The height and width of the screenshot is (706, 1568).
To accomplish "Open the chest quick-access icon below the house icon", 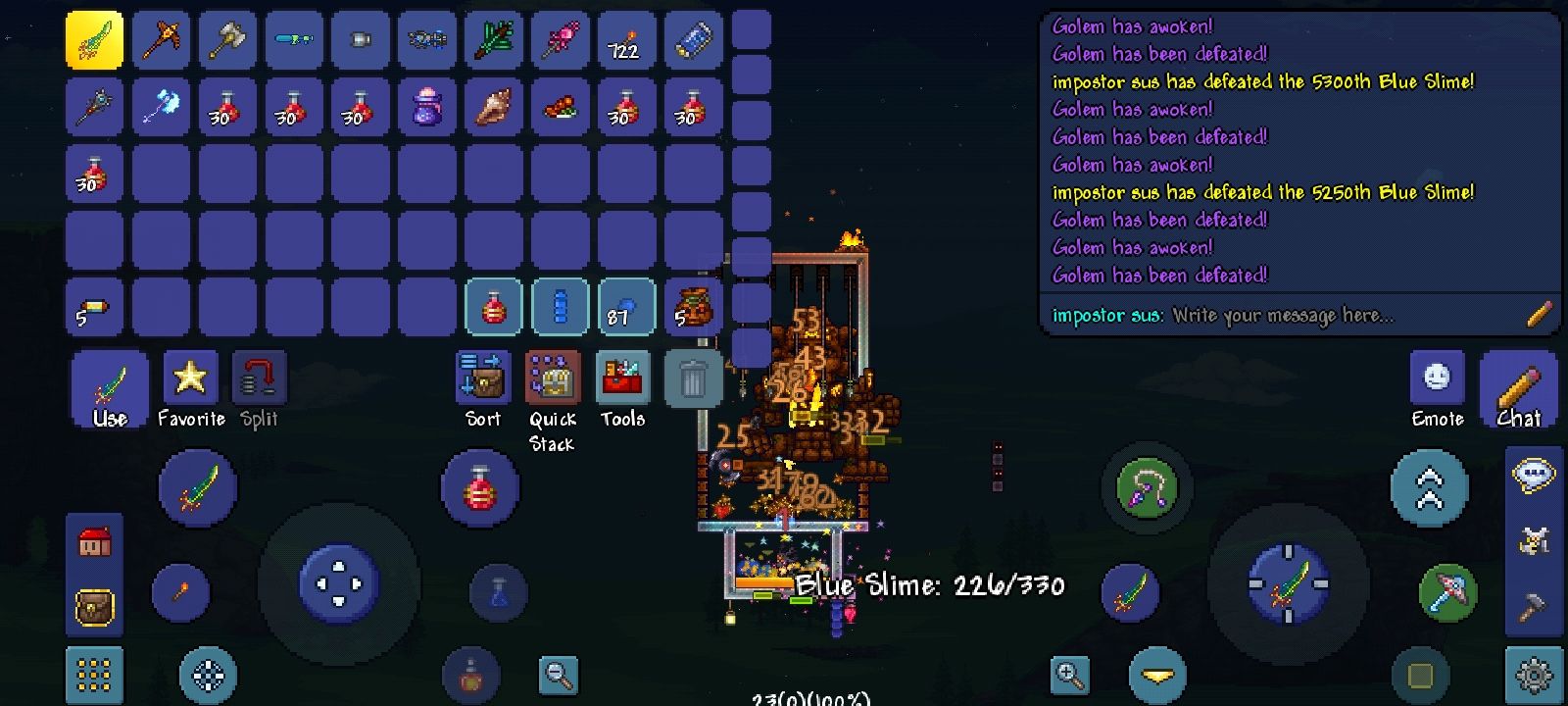I will (x=94, y=608).
